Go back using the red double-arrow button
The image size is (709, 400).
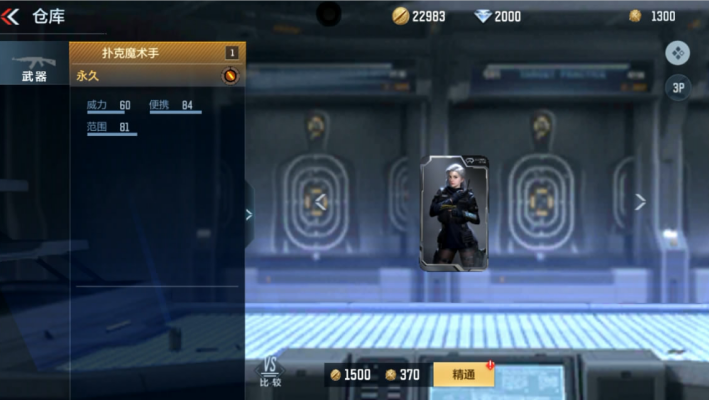pos(11,16)
